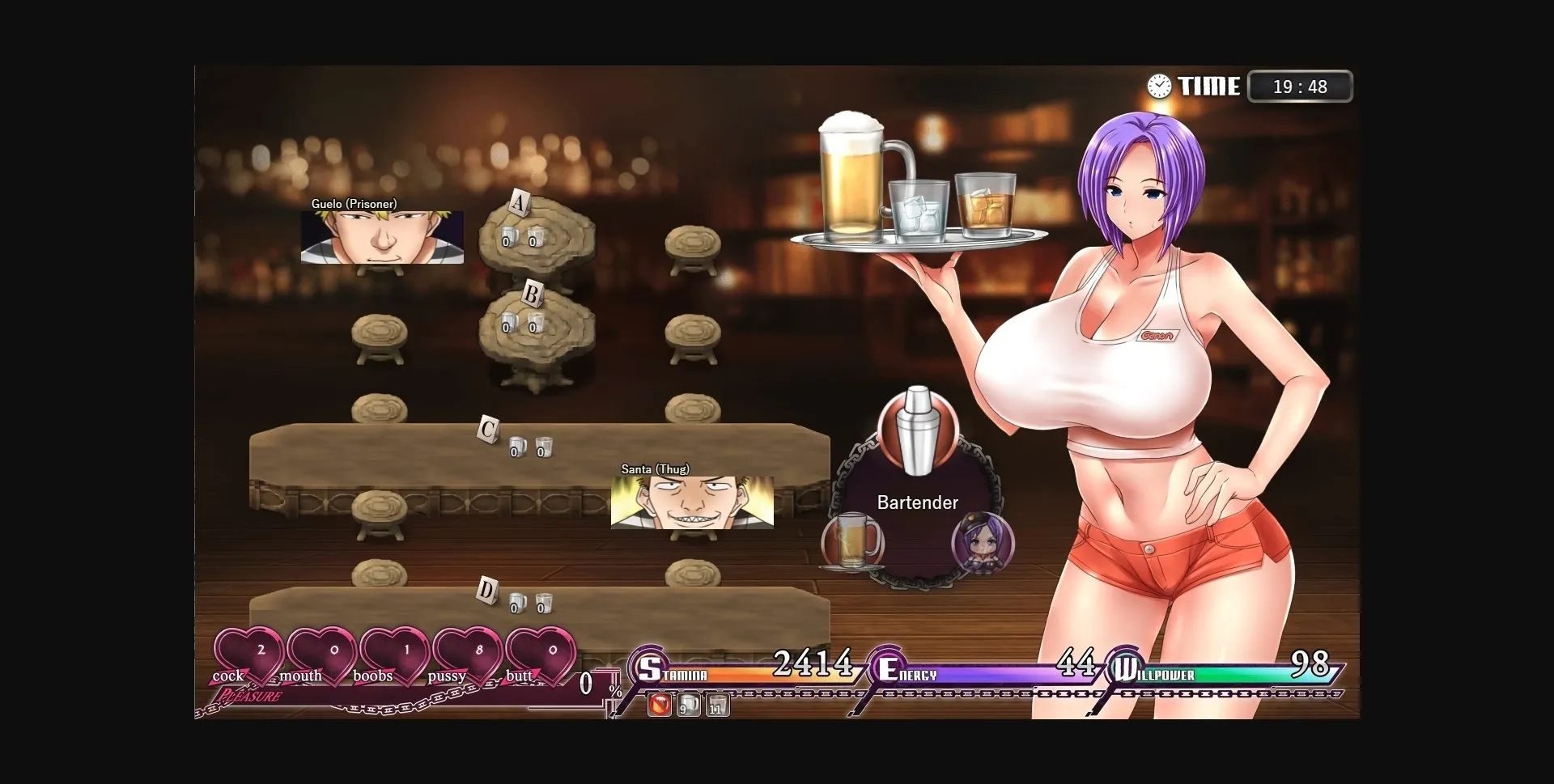
Task: Click the clock icon beside TIME
Action: click(x=1159, y=86)
